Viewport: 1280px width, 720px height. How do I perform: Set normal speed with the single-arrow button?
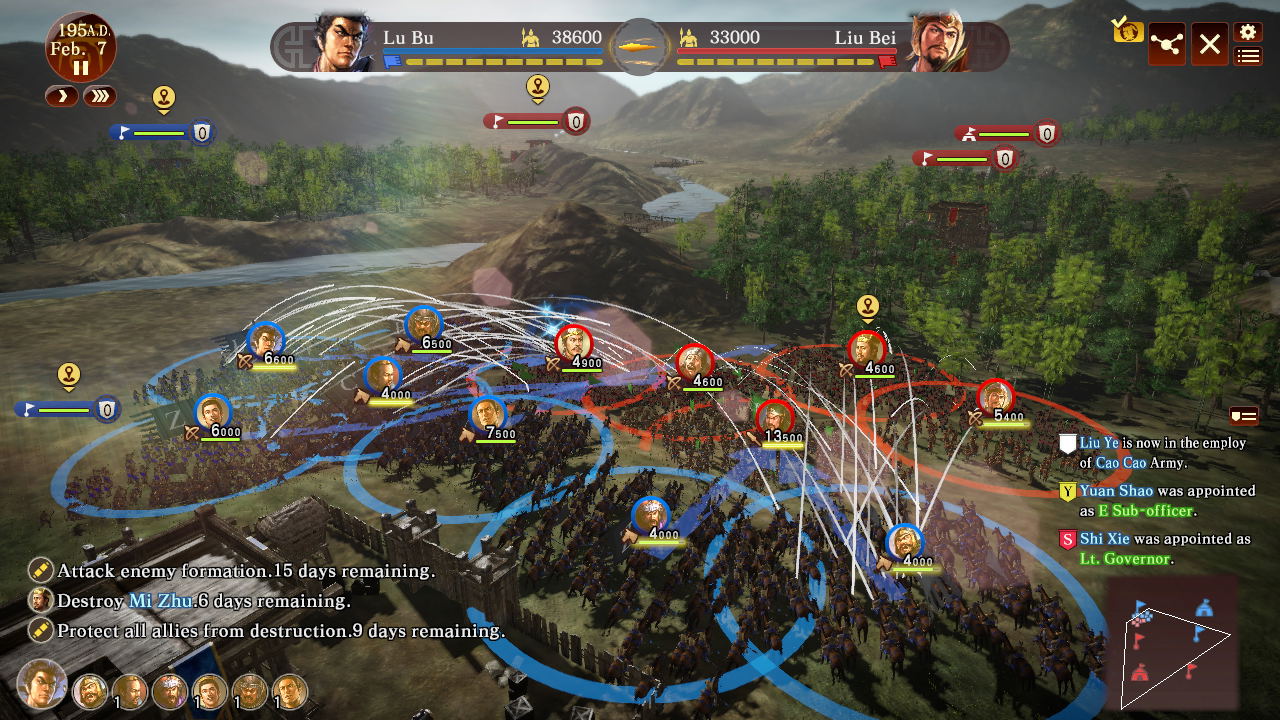[62, 96]
